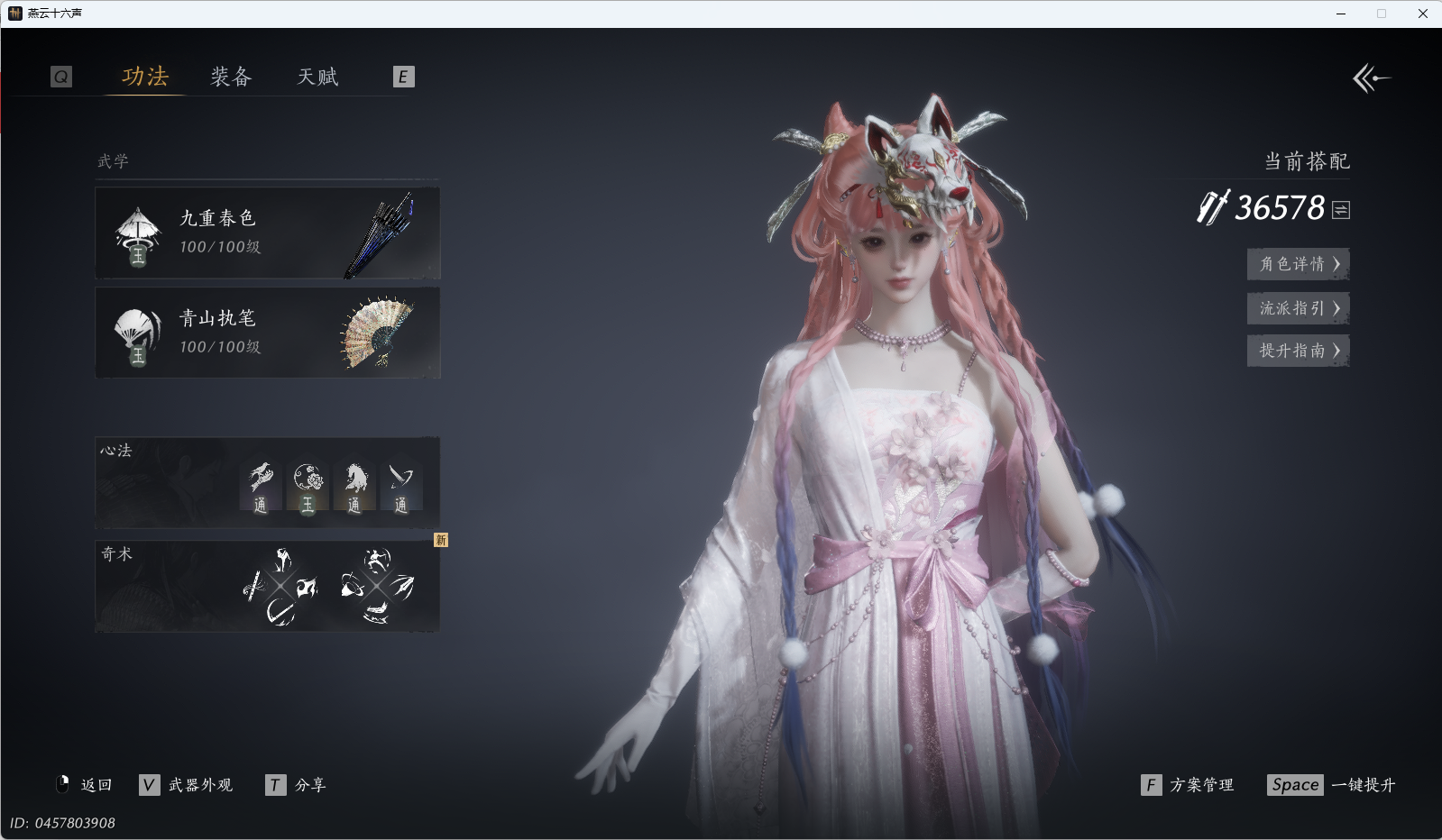Open the 奇术 mystic arts panel
This screenshot has height=840, width=1442.
tap(268, 586)
